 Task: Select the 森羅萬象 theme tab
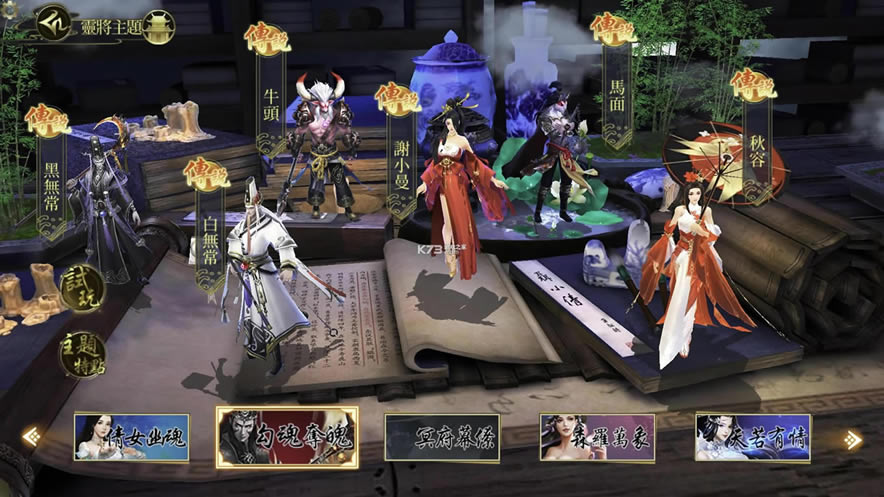(597, 437)
